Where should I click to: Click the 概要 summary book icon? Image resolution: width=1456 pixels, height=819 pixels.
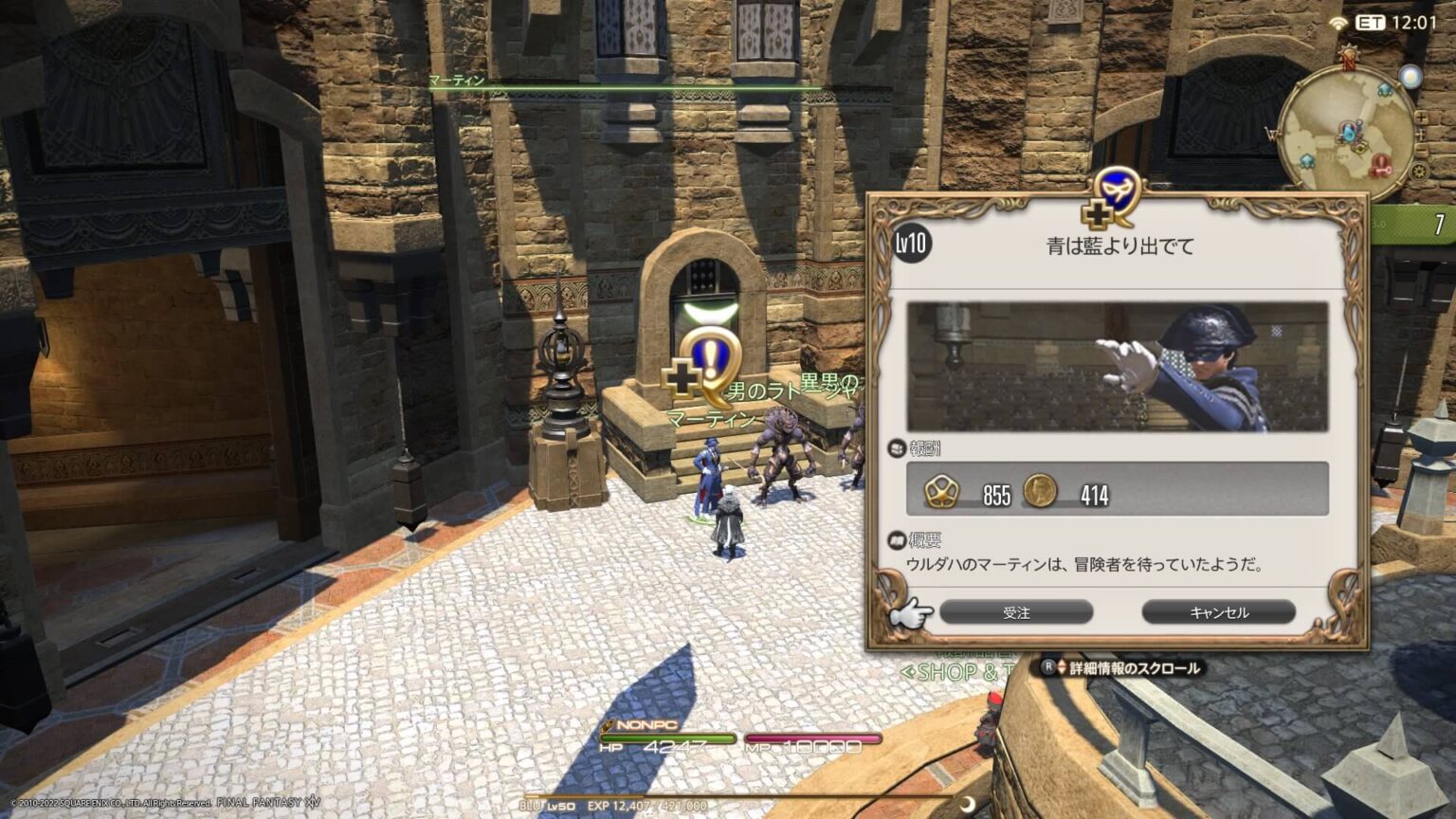click(898, 542)
